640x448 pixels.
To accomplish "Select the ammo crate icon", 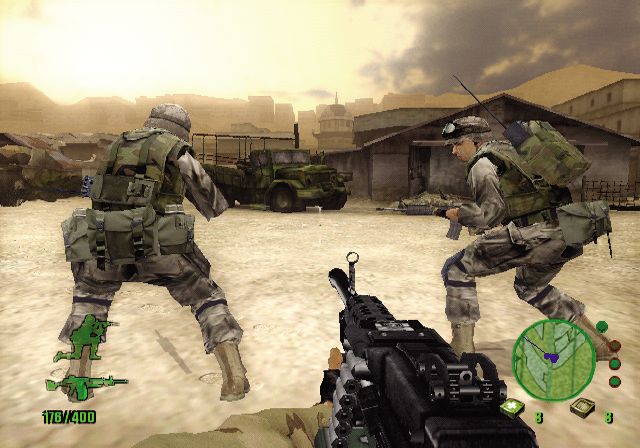I will coord(580,406).
